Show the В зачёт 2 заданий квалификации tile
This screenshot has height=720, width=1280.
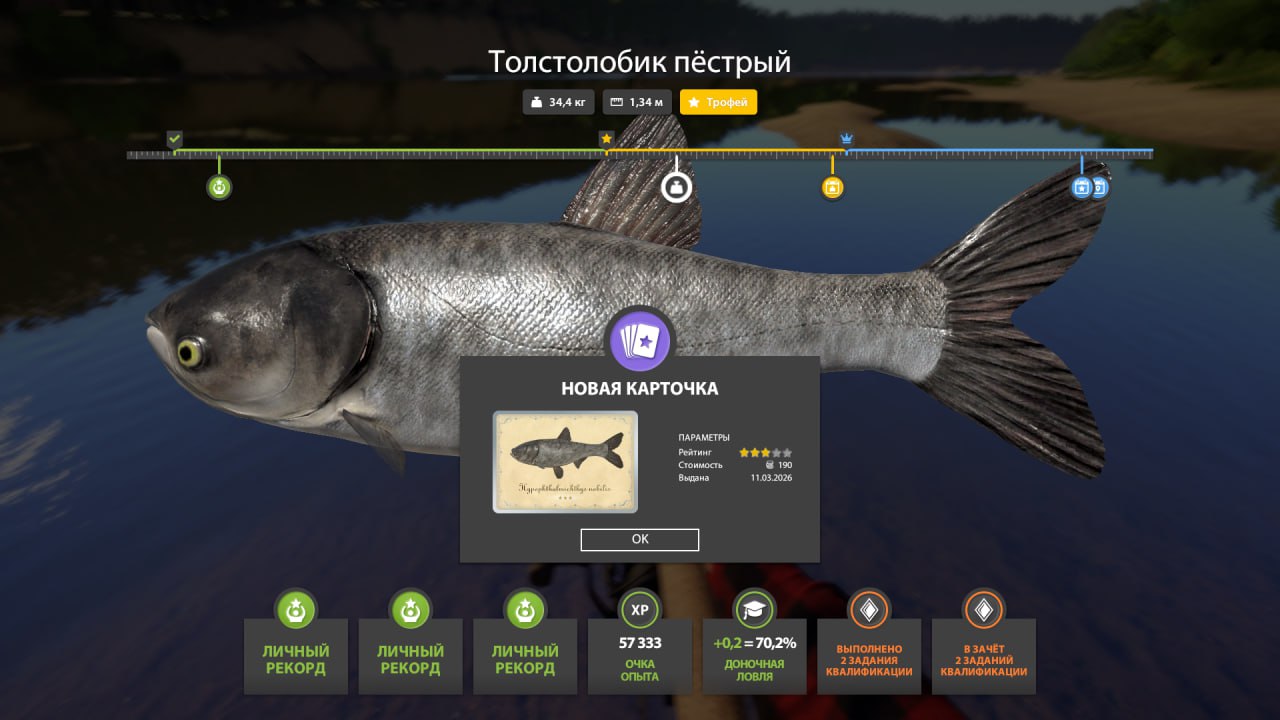(x=984, y=655)
